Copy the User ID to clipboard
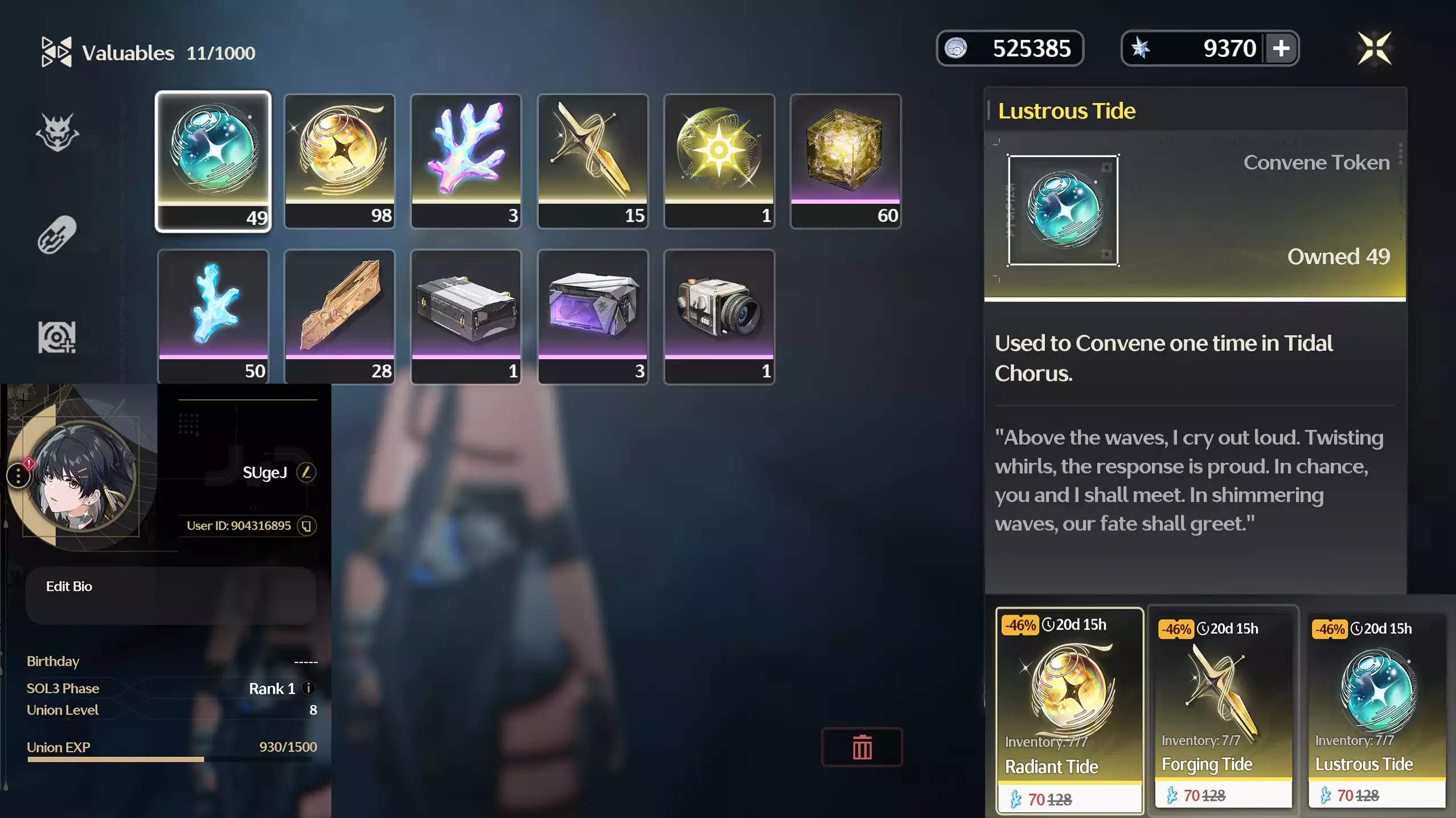This screenshot has width=1456, height=818. (x=306, y=526)
